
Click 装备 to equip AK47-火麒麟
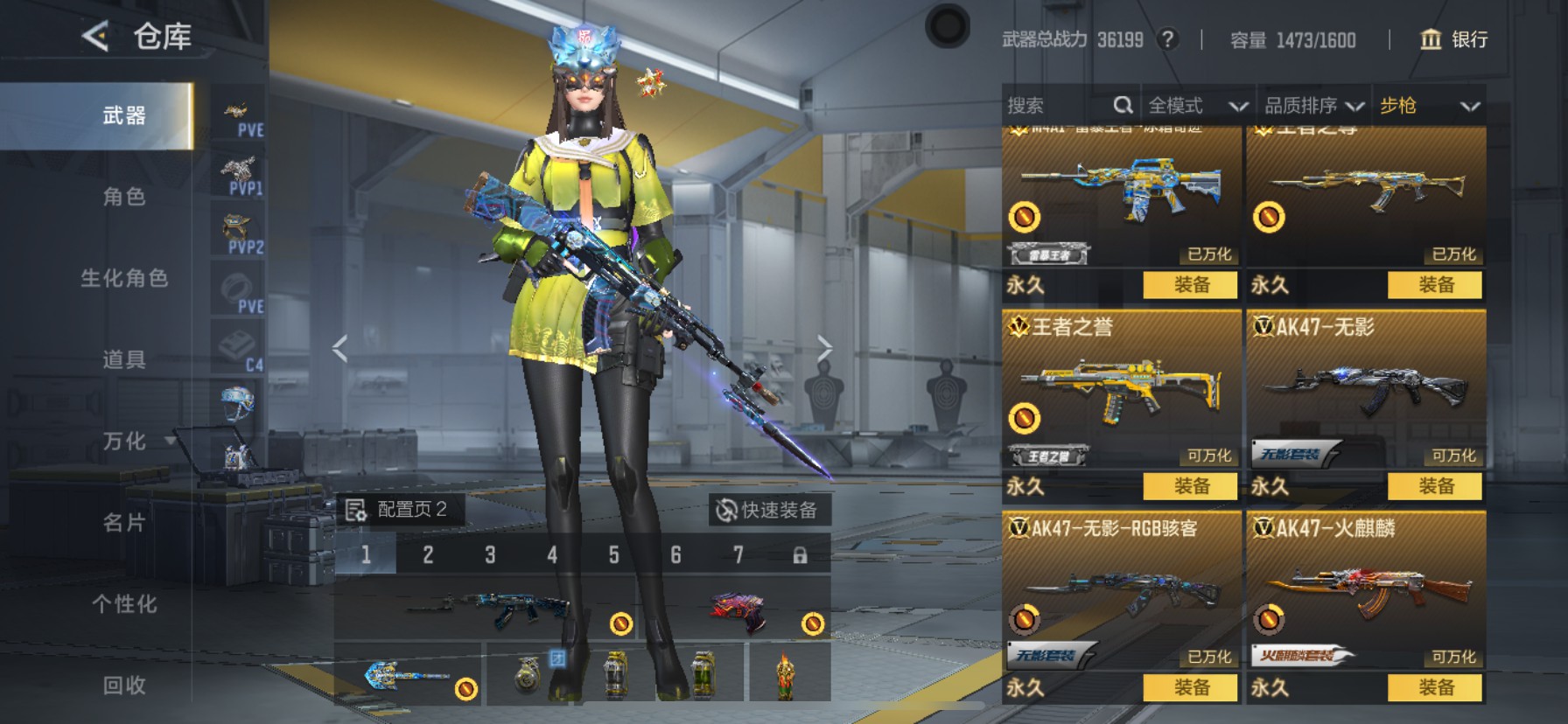point(1436,688)
